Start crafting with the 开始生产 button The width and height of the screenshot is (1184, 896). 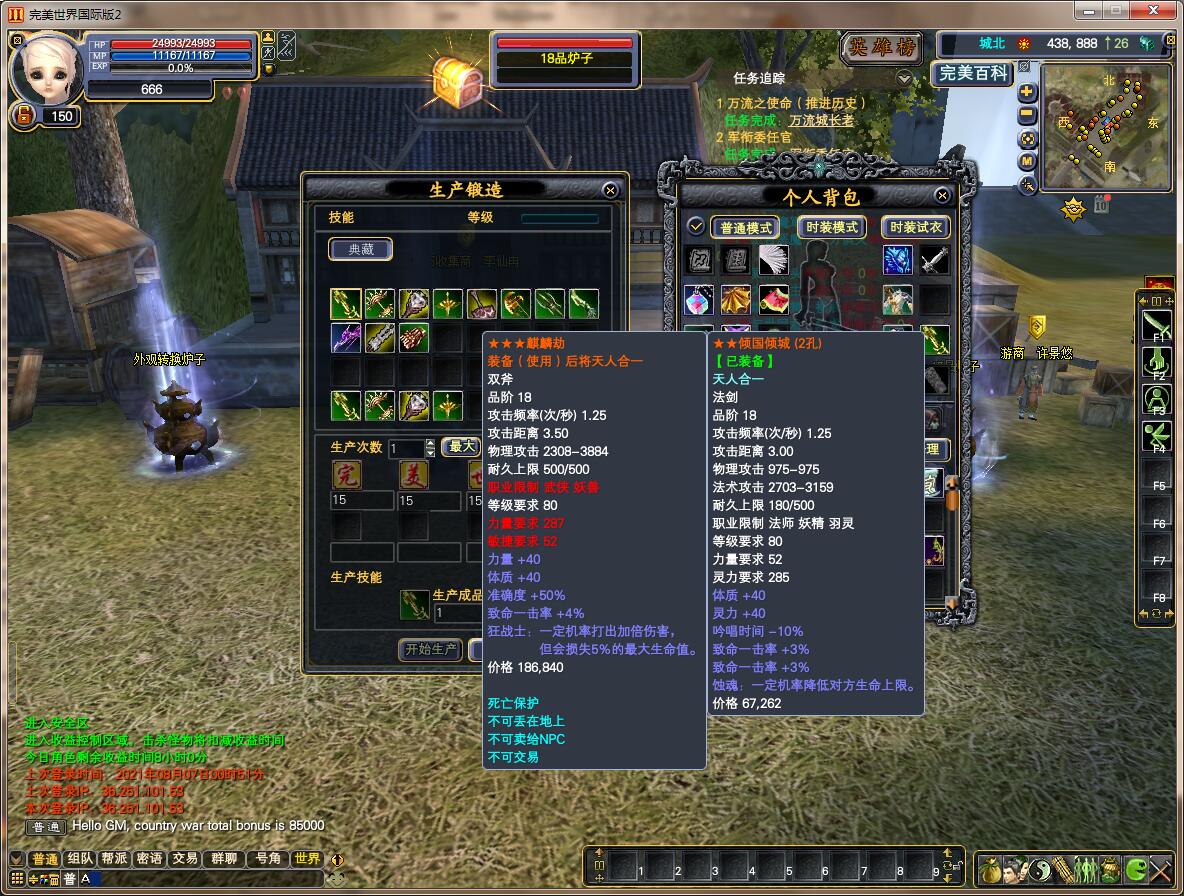click(432, 649)
